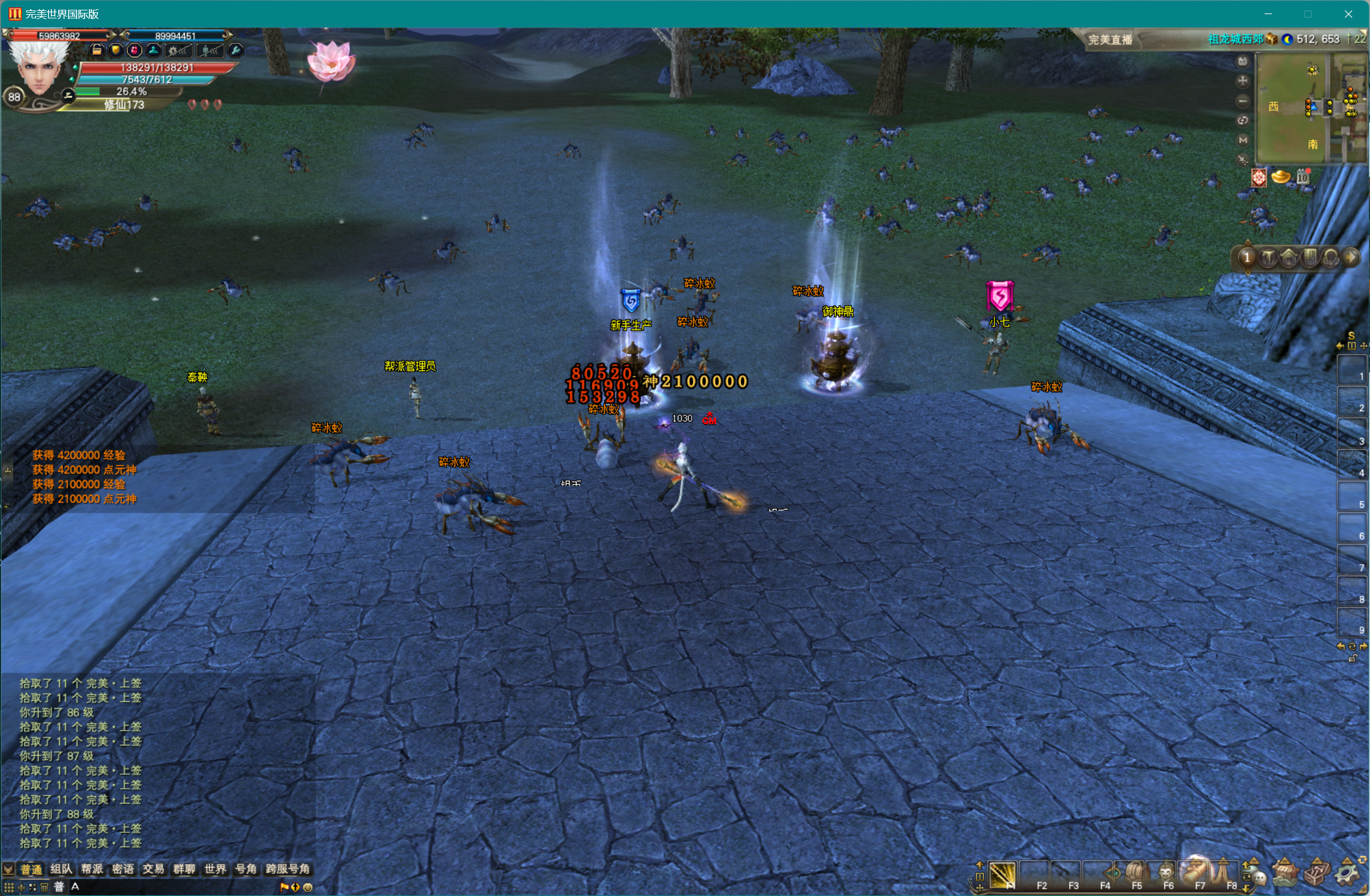Switch to the 组队 chat tab
1370x896 pixels.
pos(61,869)
